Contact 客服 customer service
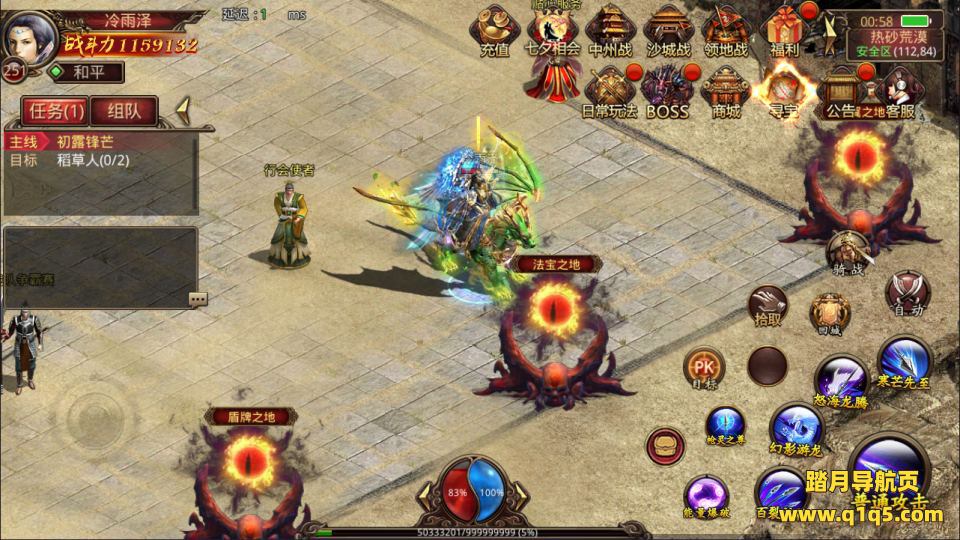The height and width of the screenshot is (540, 960). click(900, 90)
